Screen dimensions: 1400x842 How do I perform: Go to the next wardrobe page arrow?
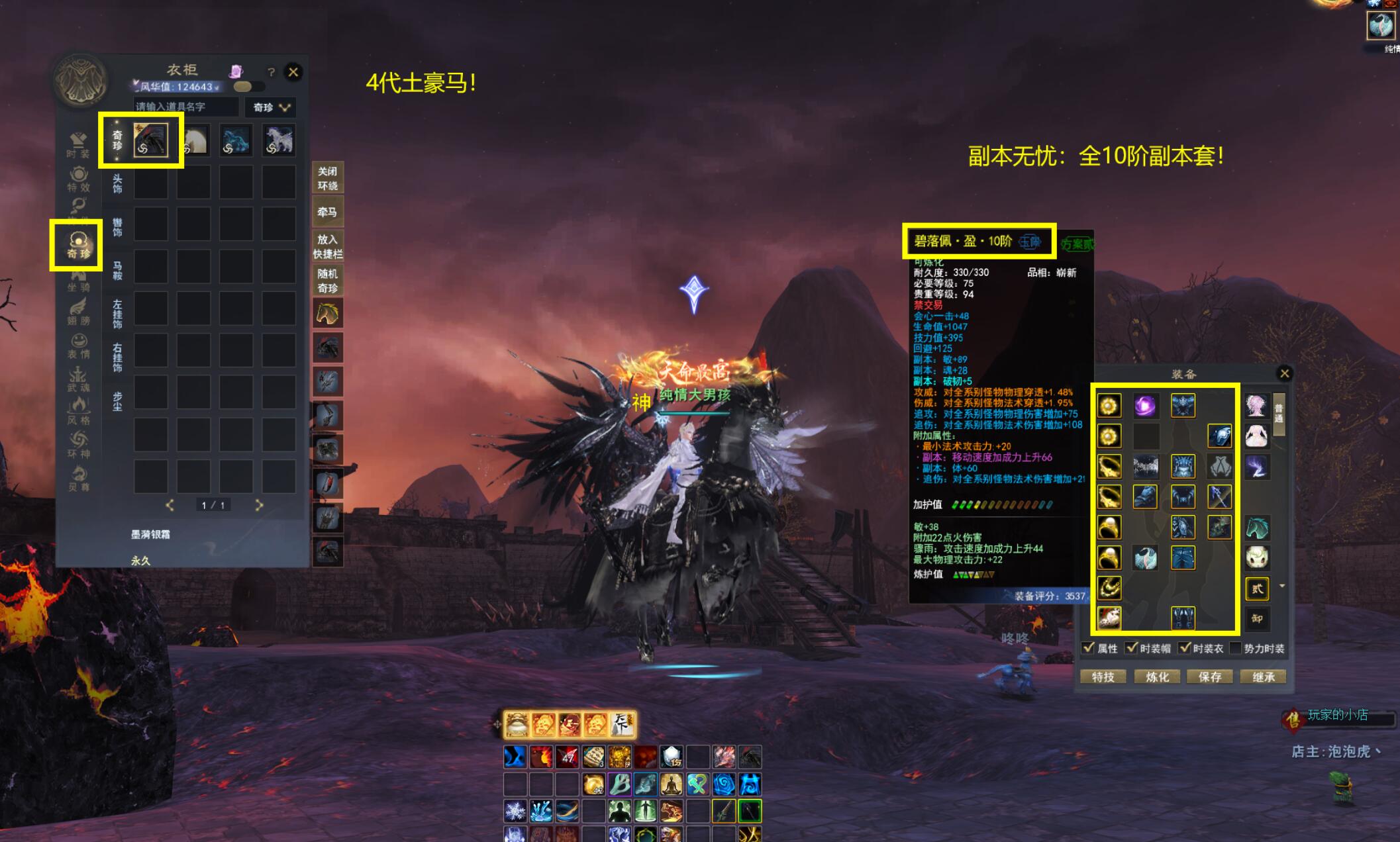click(259, 505)
